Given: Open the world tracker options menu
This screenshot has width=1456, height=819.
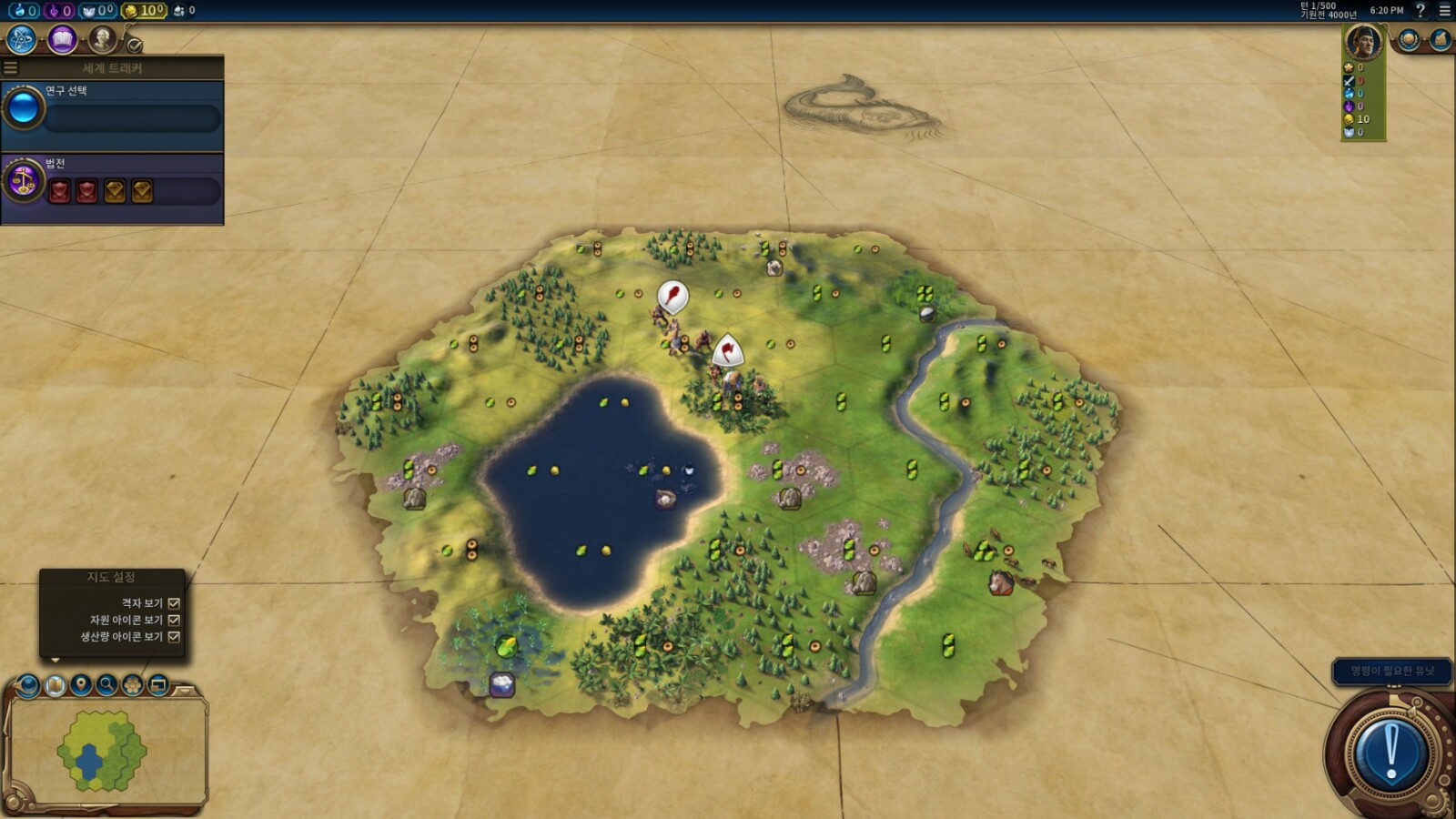Looking at the screenshot, I should pos(11,68).
